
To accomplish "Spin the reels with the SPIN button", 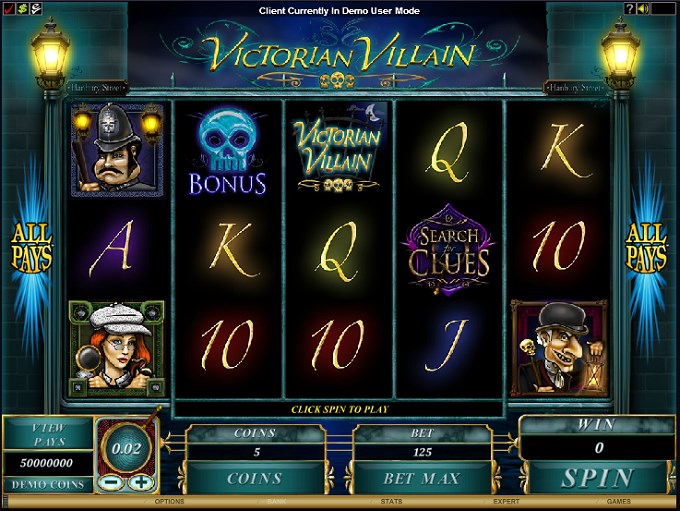I will (x=597, y=477).
